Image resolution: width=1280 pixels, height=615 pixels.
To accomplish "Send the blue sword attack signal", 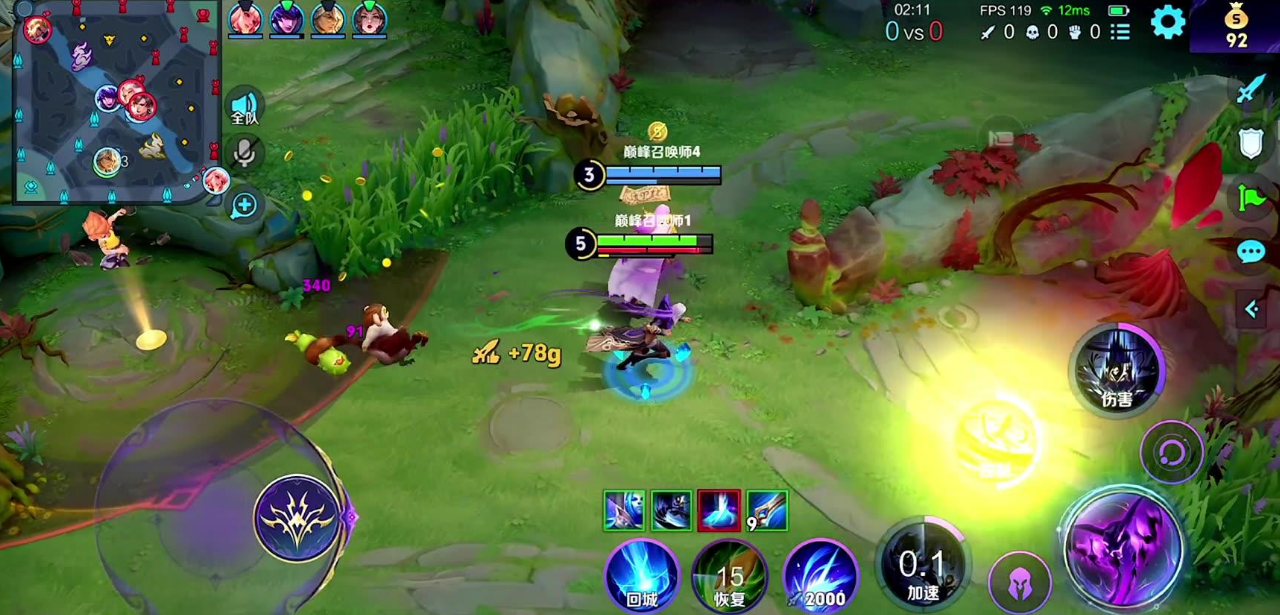I will [x=1251, y=90].
